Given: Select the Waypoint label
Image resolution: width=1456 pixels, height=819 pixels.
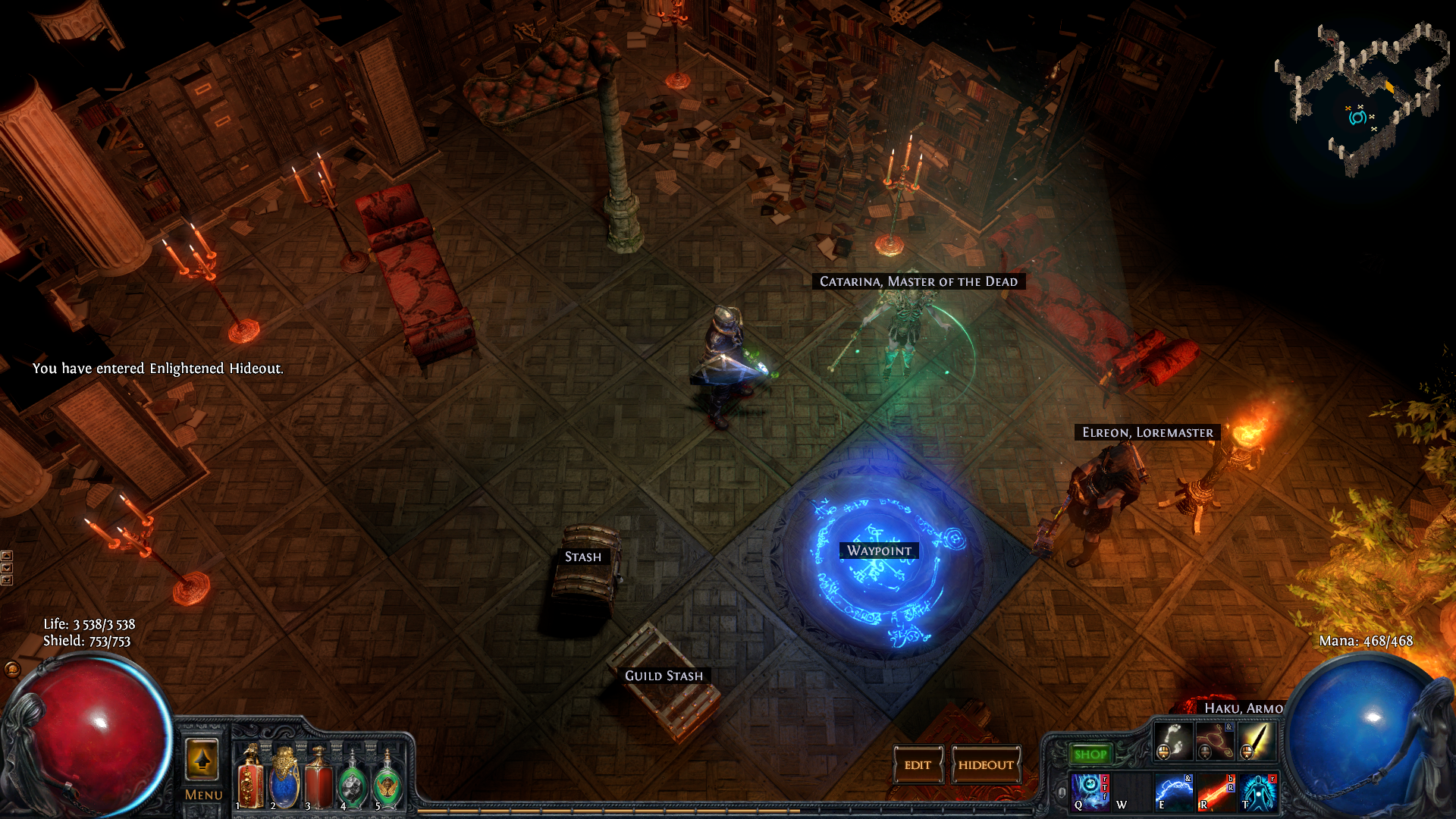Looking at the screenshot, I should 879,551.
